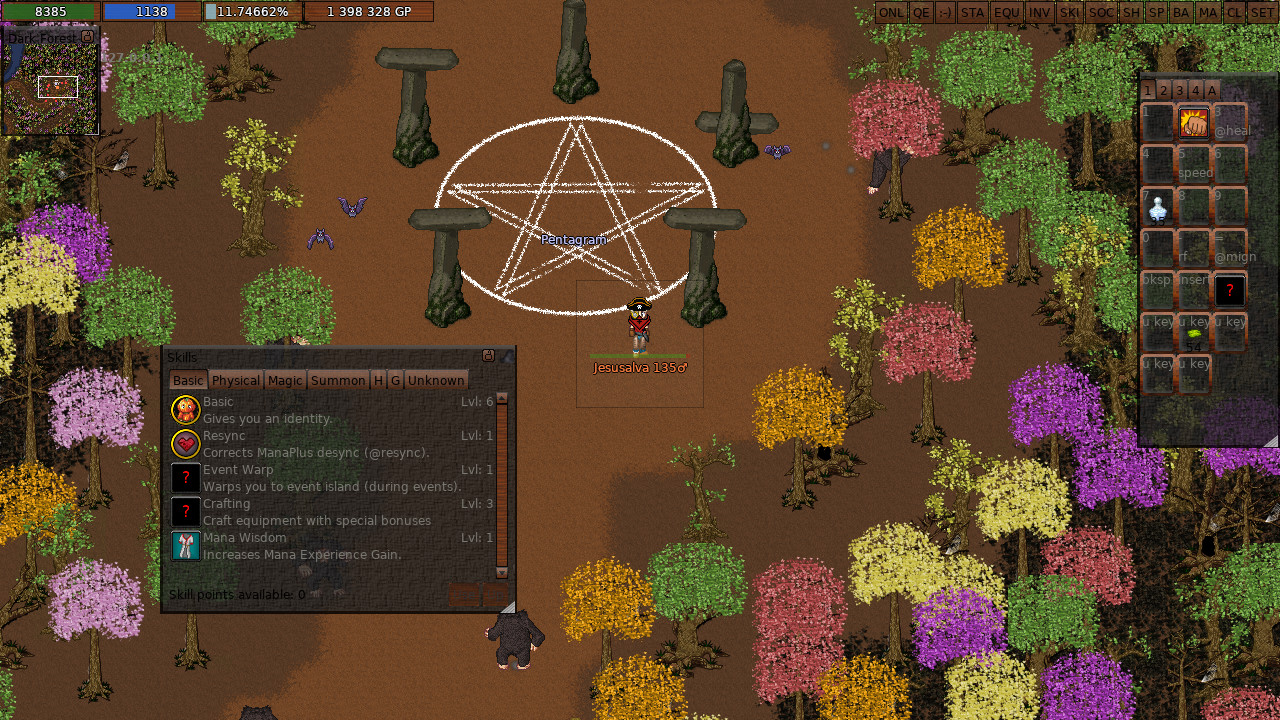
Task: Toggle the inventory window with INV
Action: (1039, 12)
